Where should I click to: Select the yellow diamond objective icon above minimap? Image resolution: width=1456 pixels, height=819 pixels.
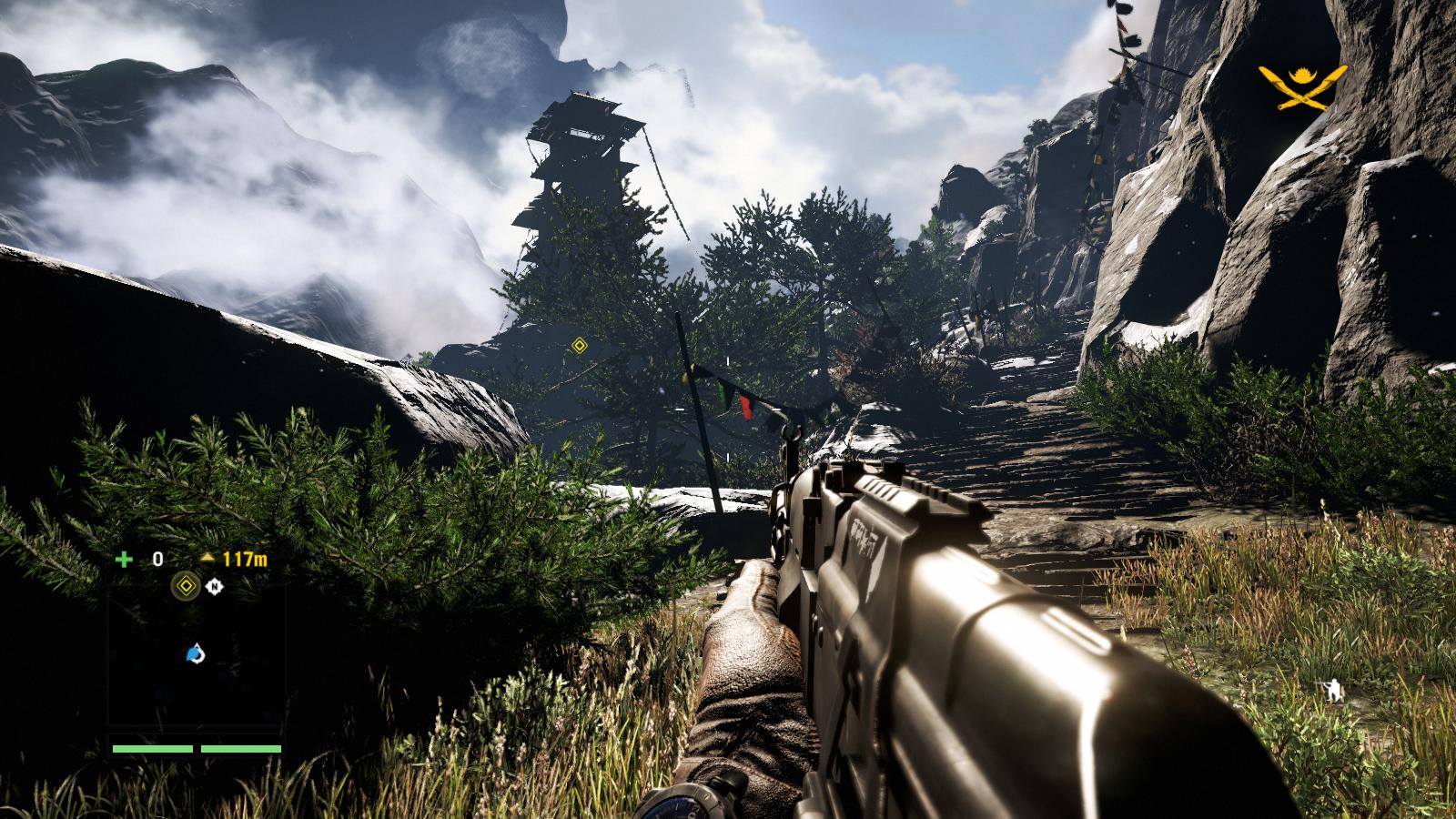click(186, 587)
